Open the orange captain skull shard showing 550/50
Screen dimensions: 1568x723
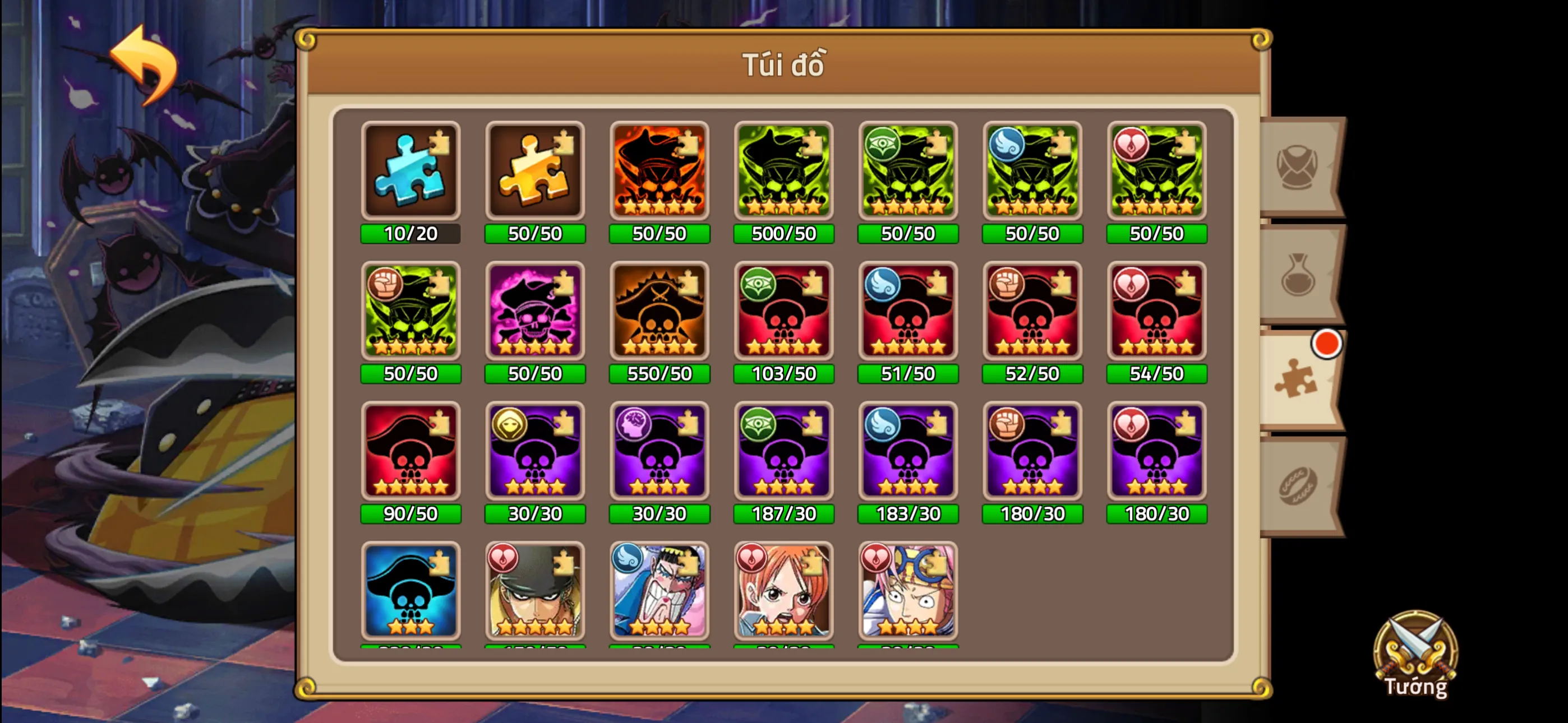pos(659,313)
